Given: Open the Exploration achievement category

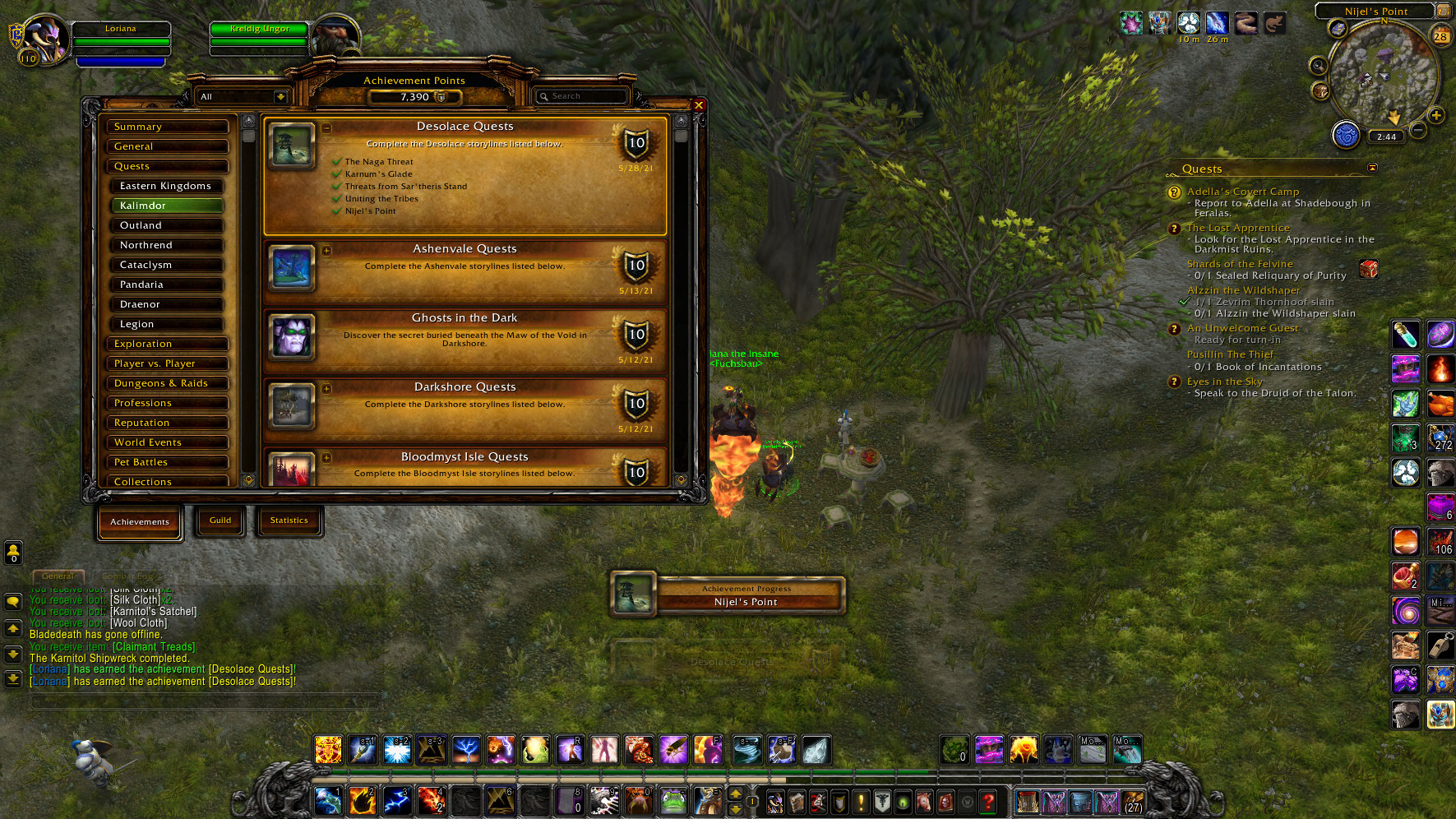Looking at the screenshot, I should pyautogui.click(x=167, y=344).
